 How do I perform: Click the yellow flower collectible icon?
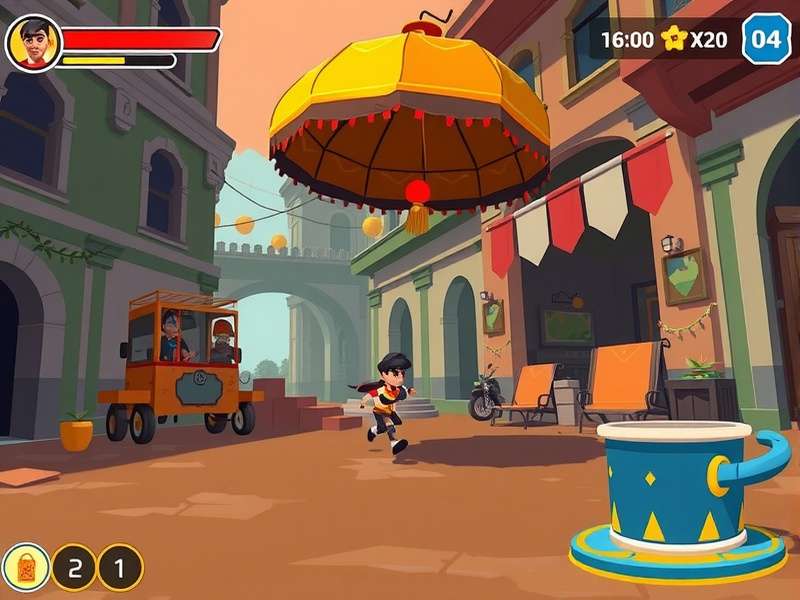point(674,39)
